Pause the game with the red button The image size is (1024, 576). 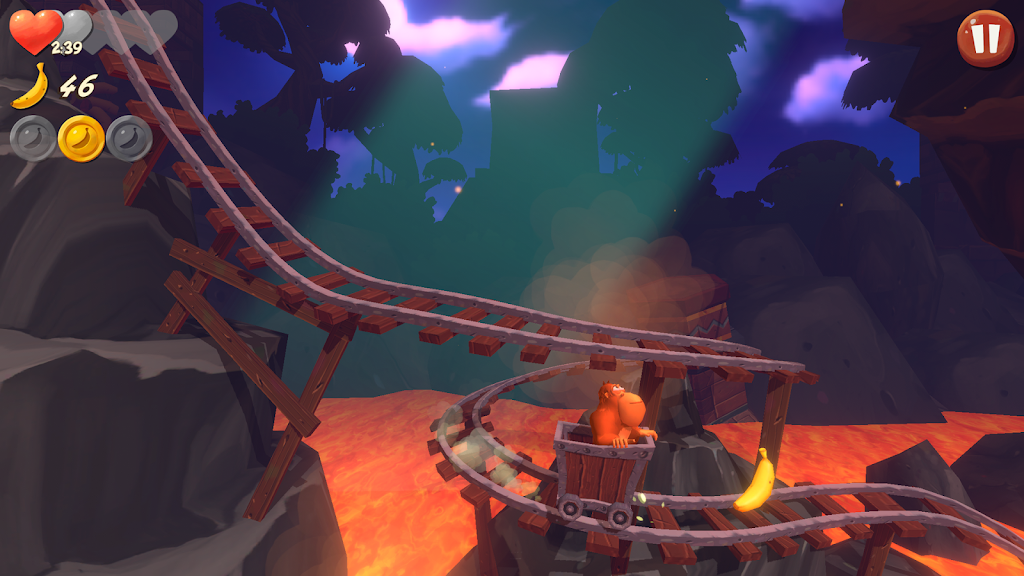[x=985, y=38]
